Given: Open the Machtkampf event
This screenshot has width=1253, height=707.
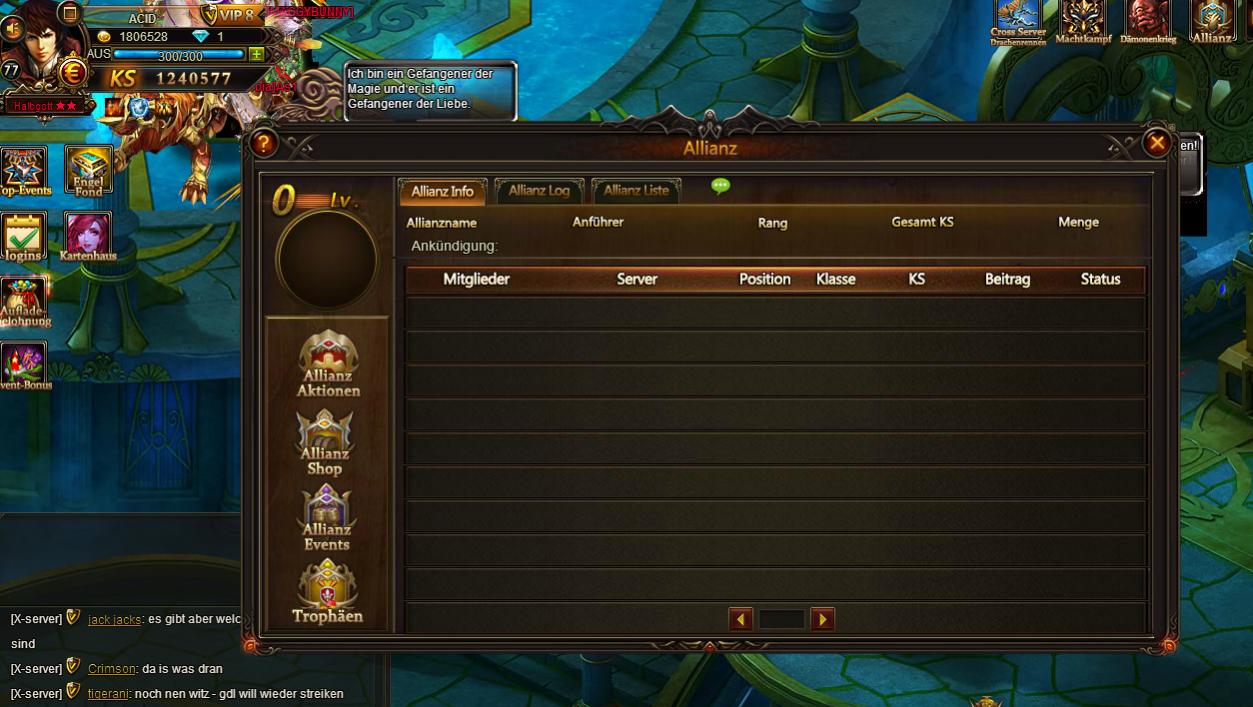Looking at the screenshot, I should click(1083, 22).
